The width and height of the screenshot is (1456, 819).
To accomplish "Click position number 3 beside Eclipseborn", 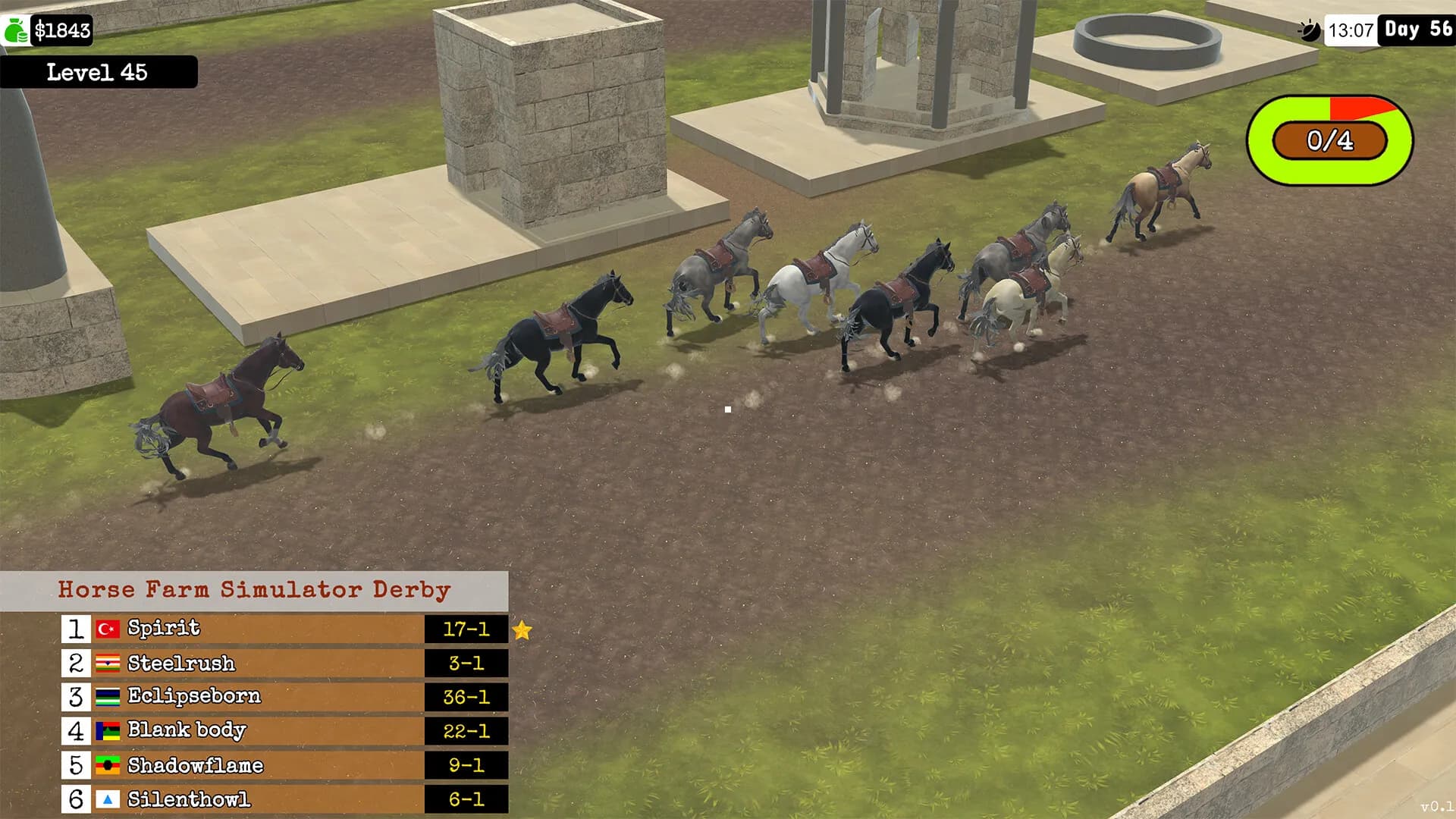I will [75, 697].
